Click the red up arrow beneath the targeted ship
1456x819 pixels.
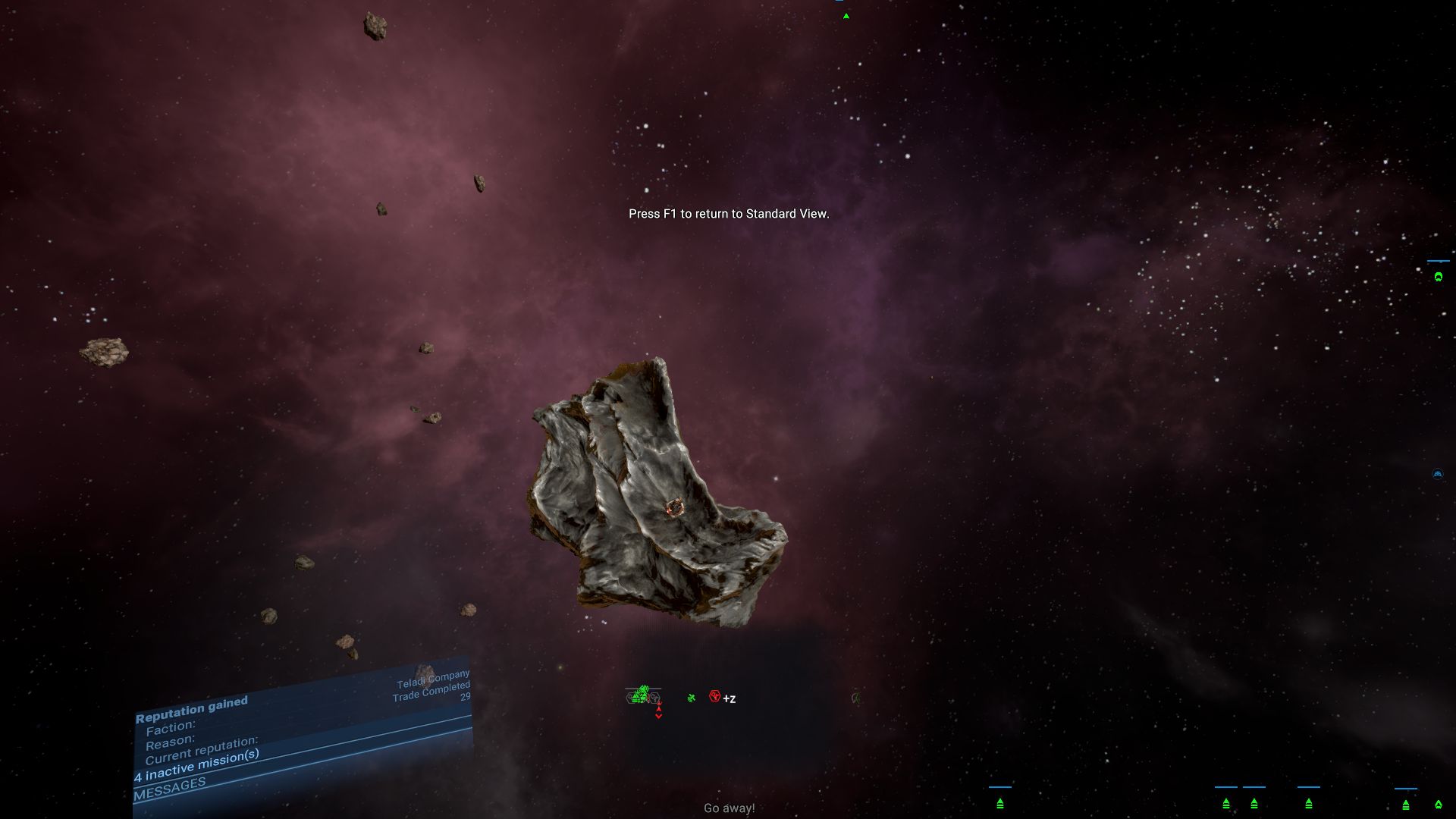point(658,708)
